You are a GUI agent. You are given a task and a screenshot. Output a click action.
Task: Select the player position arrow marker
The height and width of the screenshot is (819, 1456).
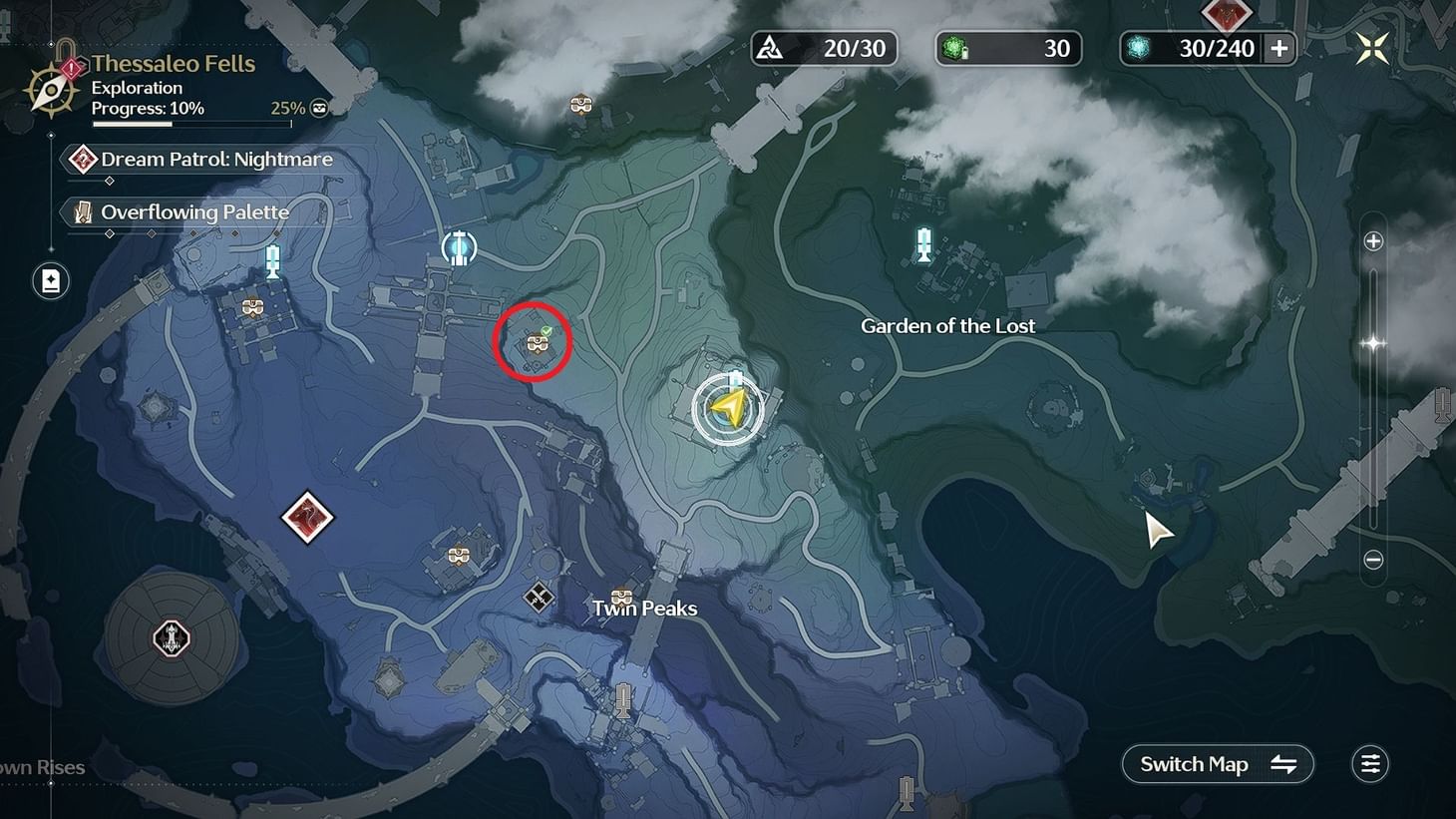tap(729, 408)
